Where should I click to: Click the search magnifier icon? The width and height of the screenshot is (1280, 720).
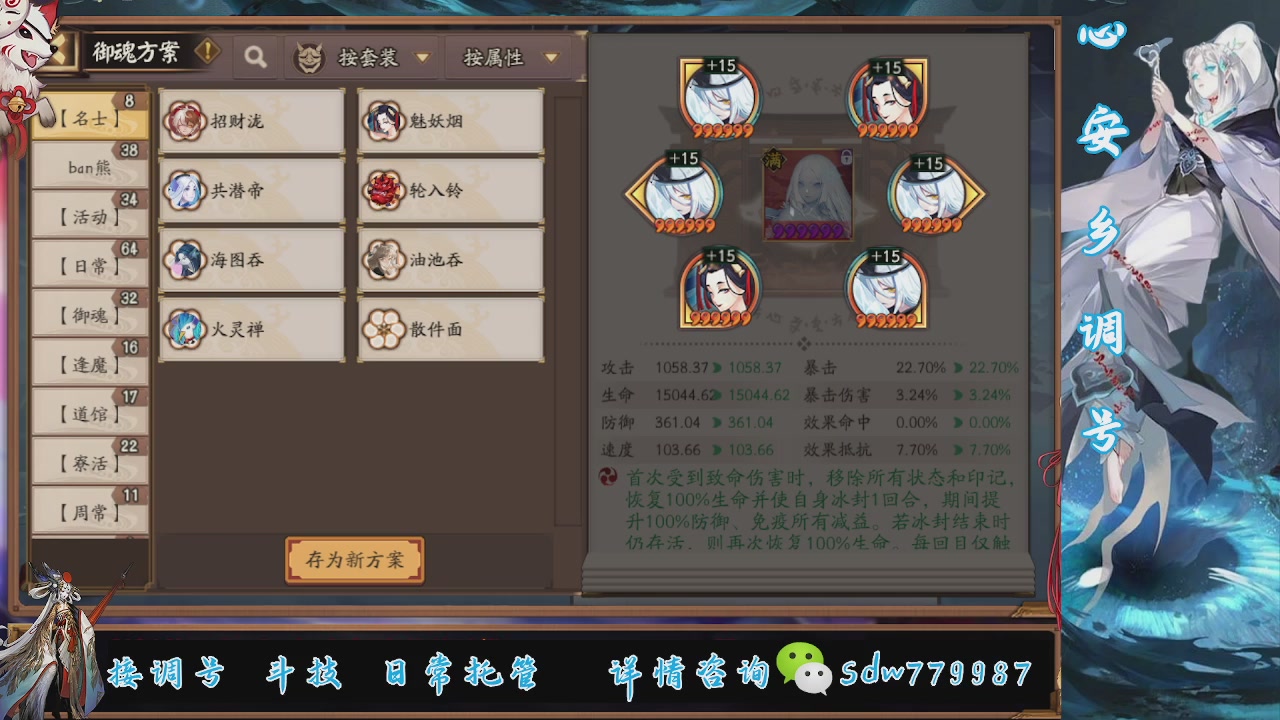click(x=255, y=57)
